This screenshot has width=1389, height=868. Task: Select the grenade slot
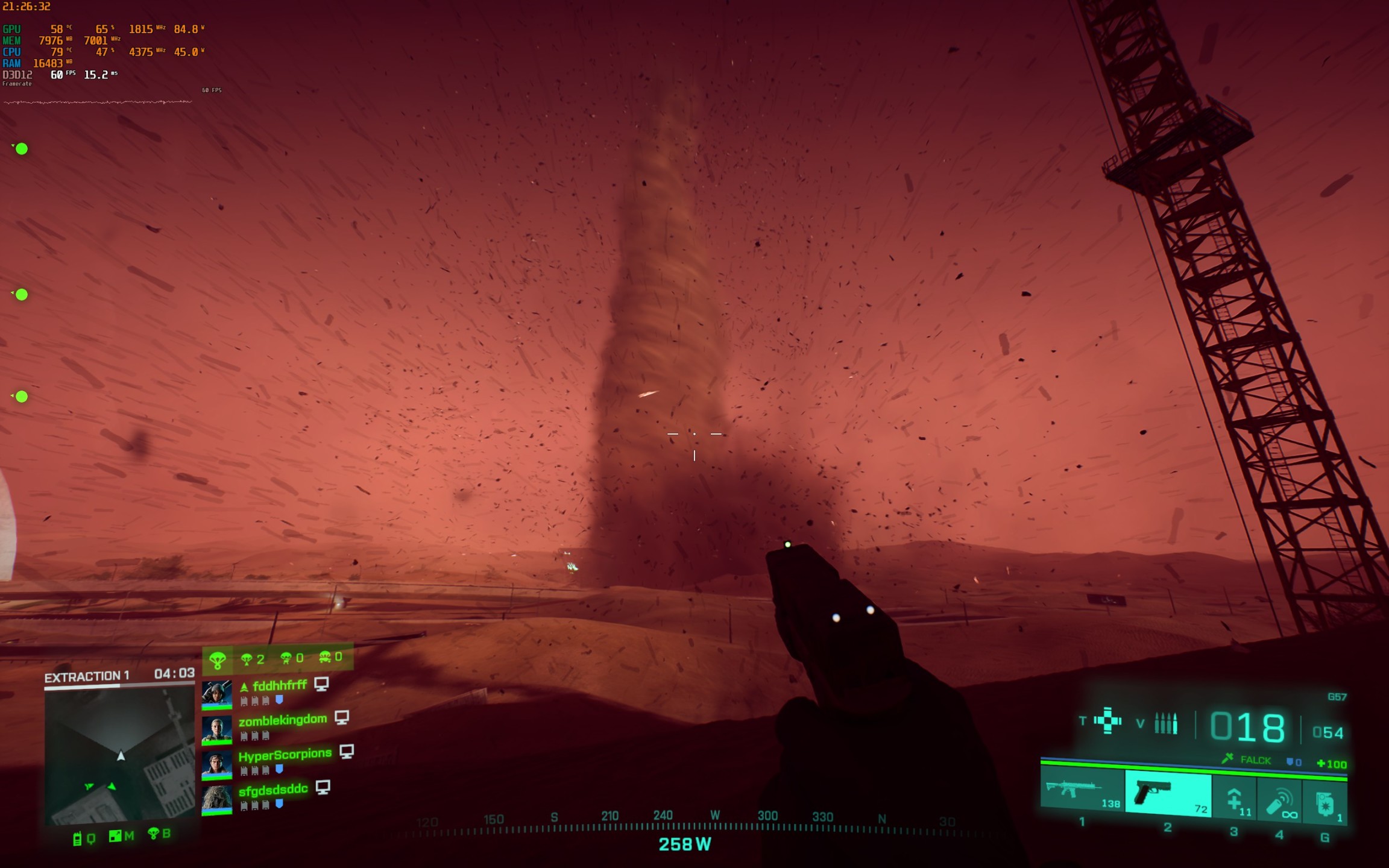(x=1324, y=804)
